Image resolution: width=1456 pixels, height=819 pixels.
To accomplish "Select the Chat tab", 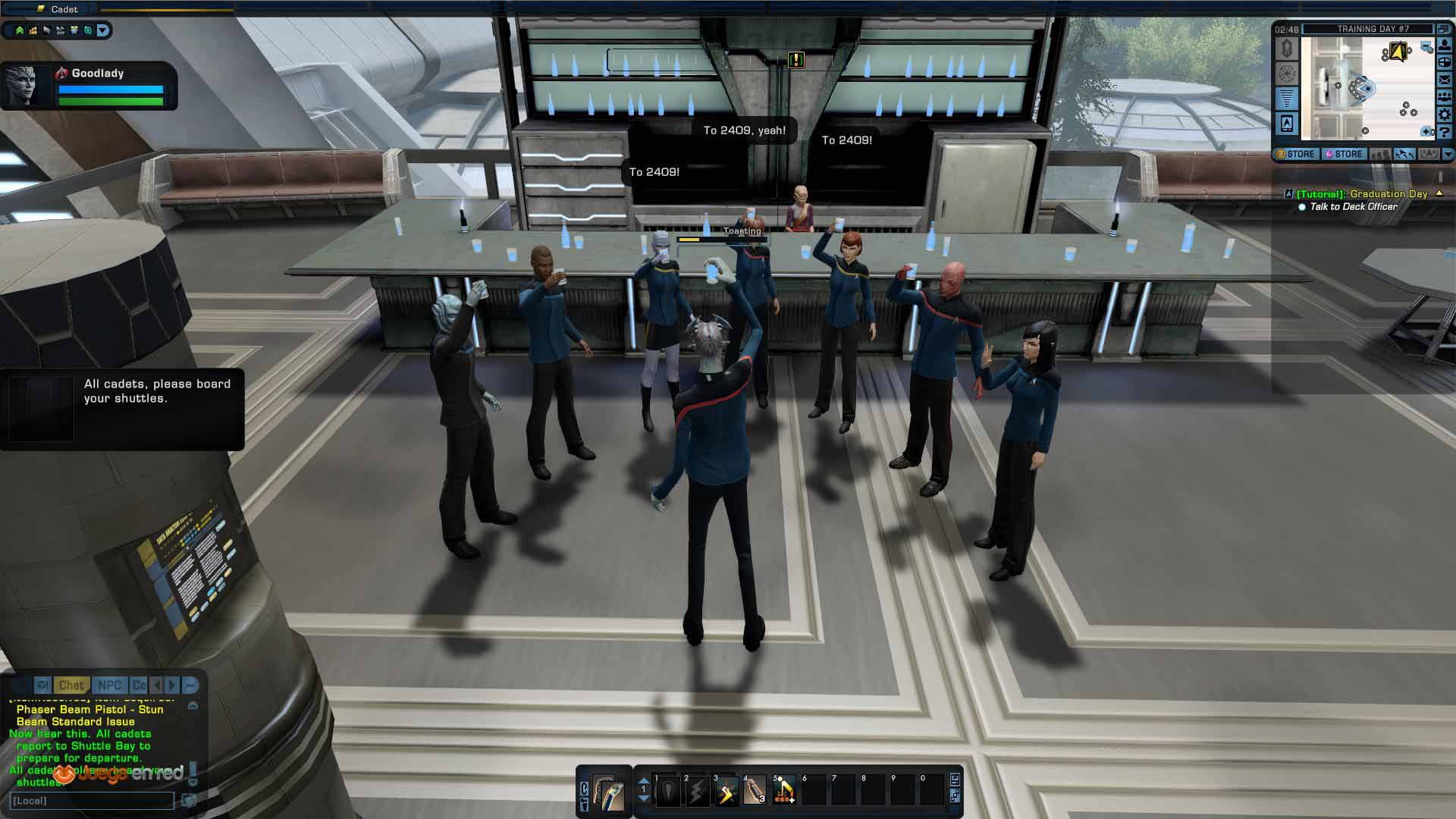I will click(71, 686).
